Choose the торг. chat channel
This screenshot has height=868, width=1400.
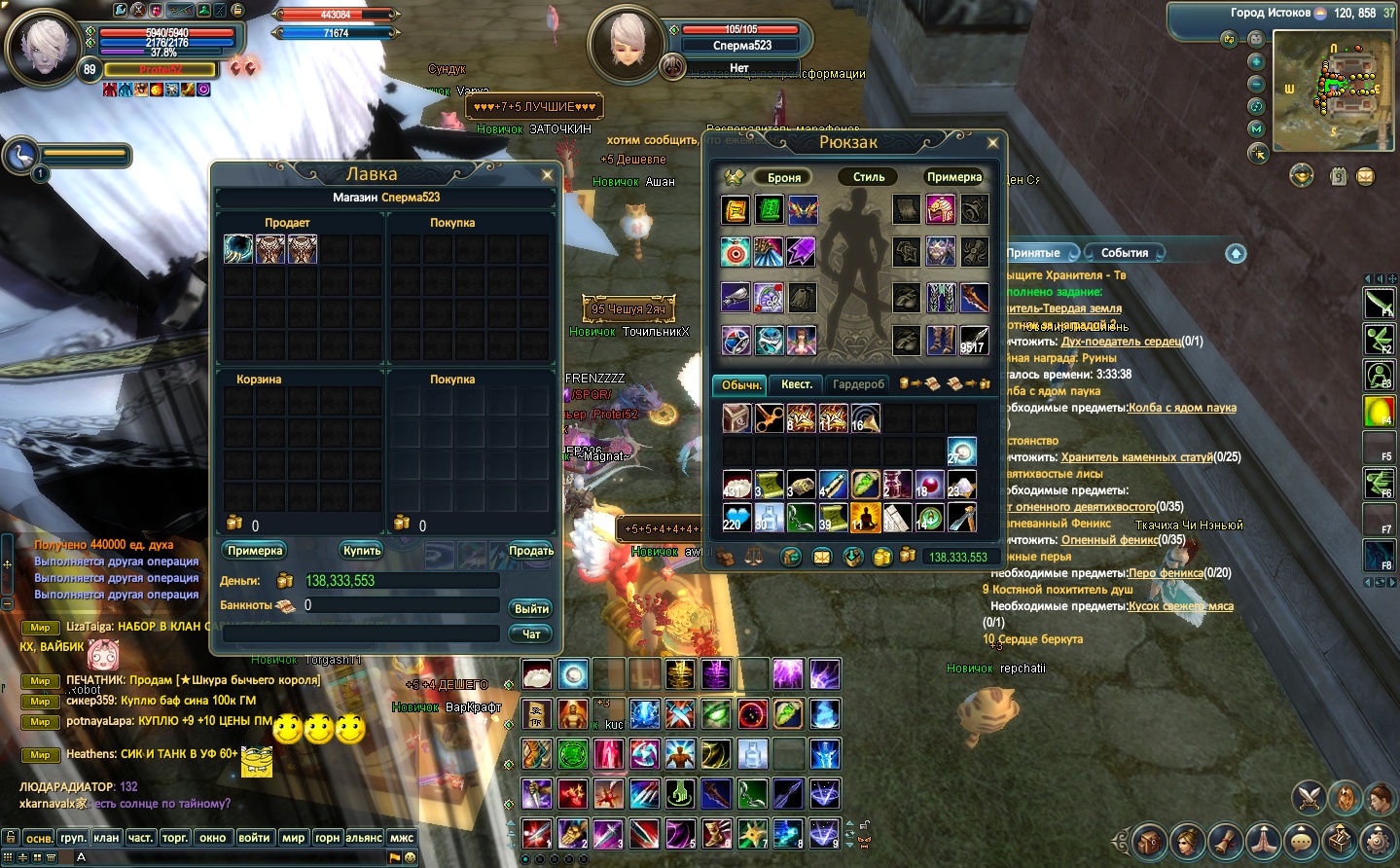tap(175, 837)
